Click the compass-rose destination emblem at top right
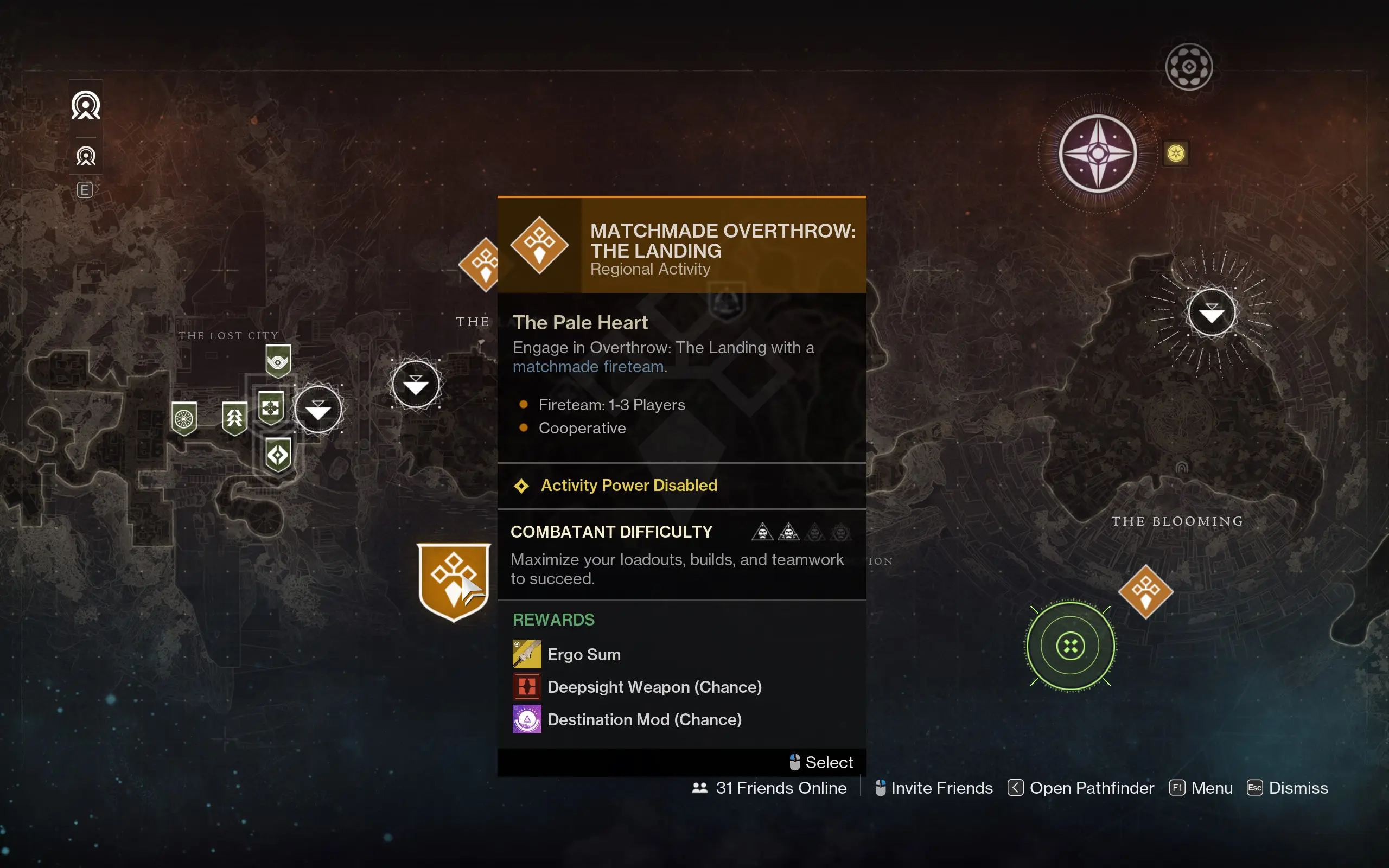 tap(1098, 154)
